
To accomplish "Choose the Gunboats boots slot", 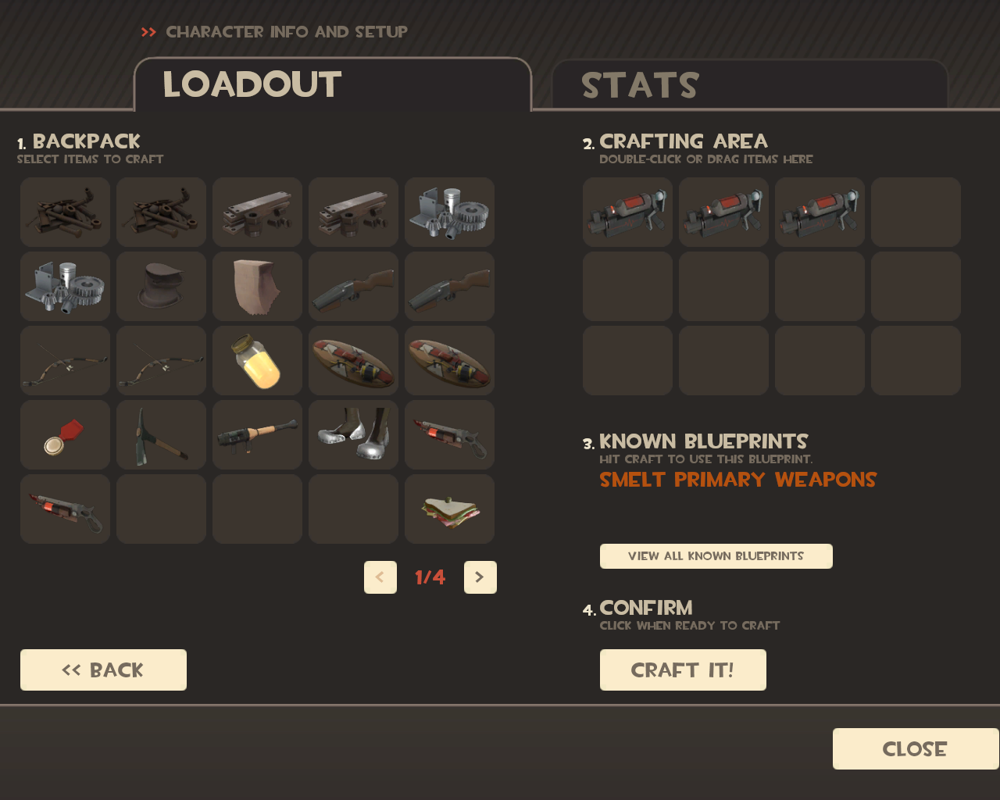I will [353, 435].
